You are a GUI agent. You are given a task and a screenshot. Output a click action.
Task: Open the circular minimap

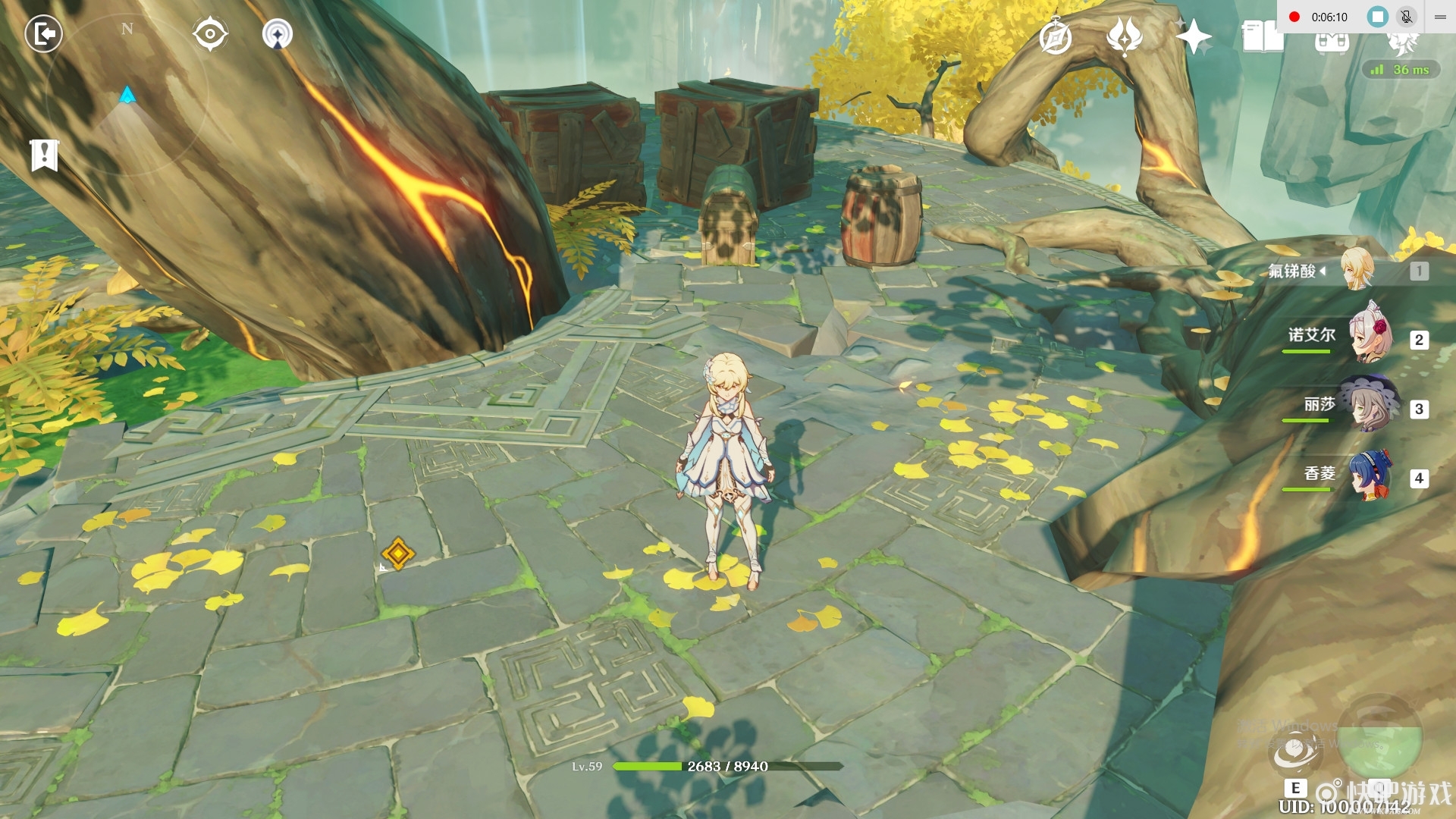(x=127, y=95)
